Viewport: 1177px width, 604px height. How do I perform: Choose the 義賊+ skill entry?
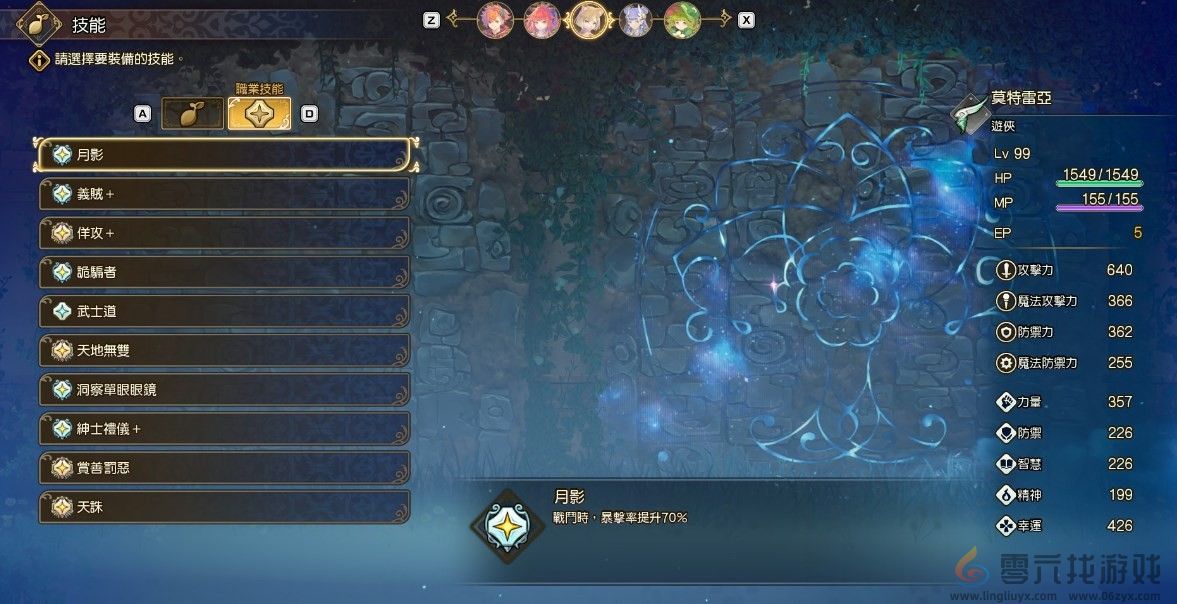coord(225,194)
